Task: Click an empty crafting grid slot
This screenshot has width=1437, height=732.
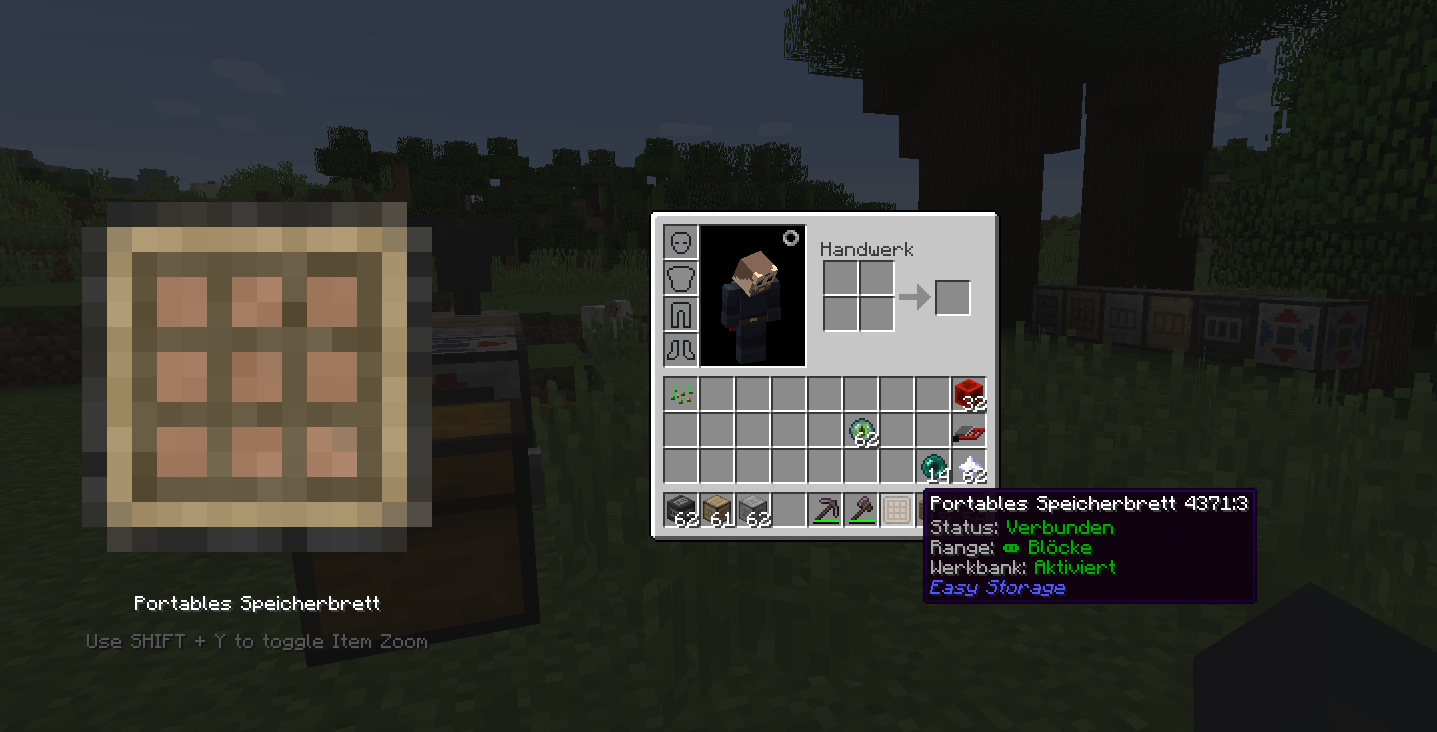Action: click(x=840, y=279)
